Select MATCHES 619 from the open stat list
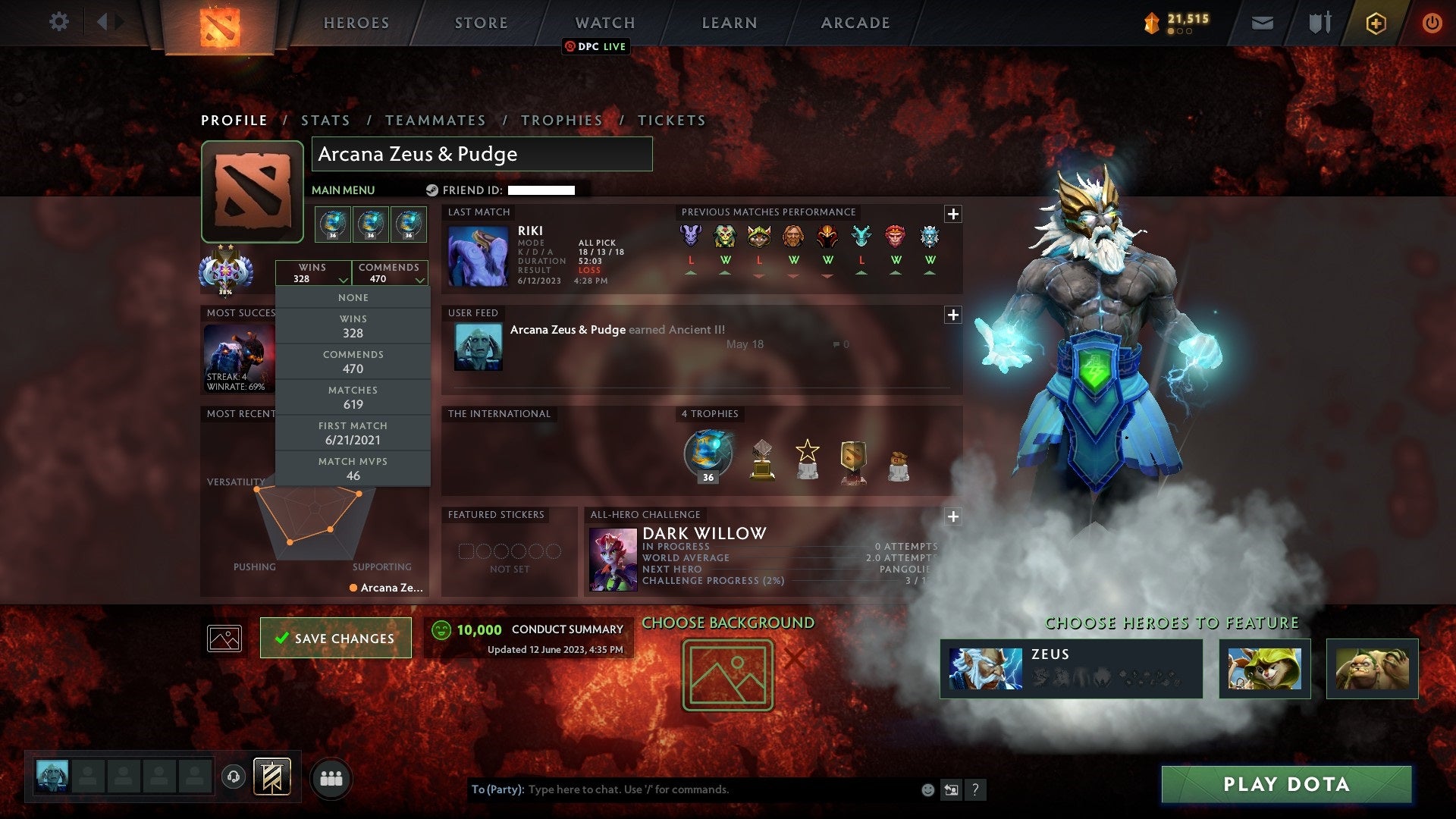Image resolution: width=1456 pixels, height=819 pixels. [353, 396]
